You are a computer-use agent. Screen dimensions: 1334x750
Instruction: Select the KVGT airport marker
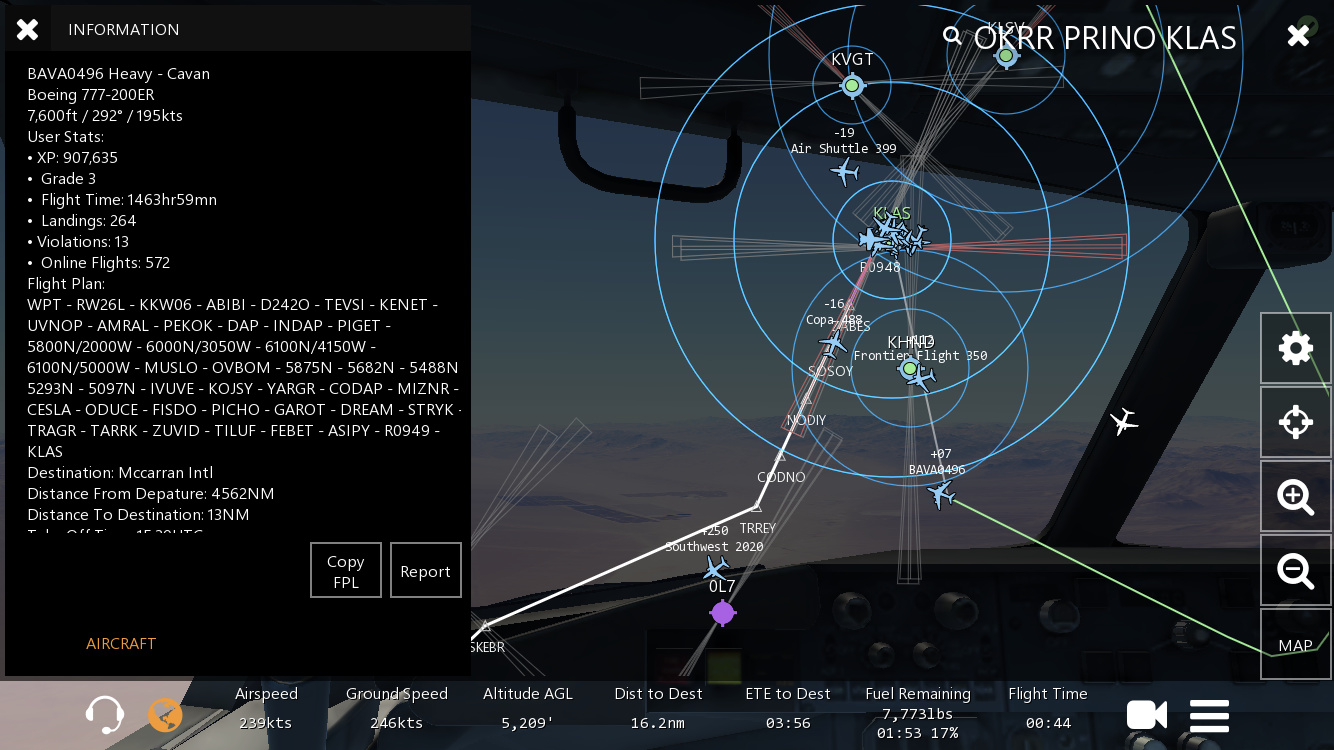pyautogui.click(x=852, y=86)
